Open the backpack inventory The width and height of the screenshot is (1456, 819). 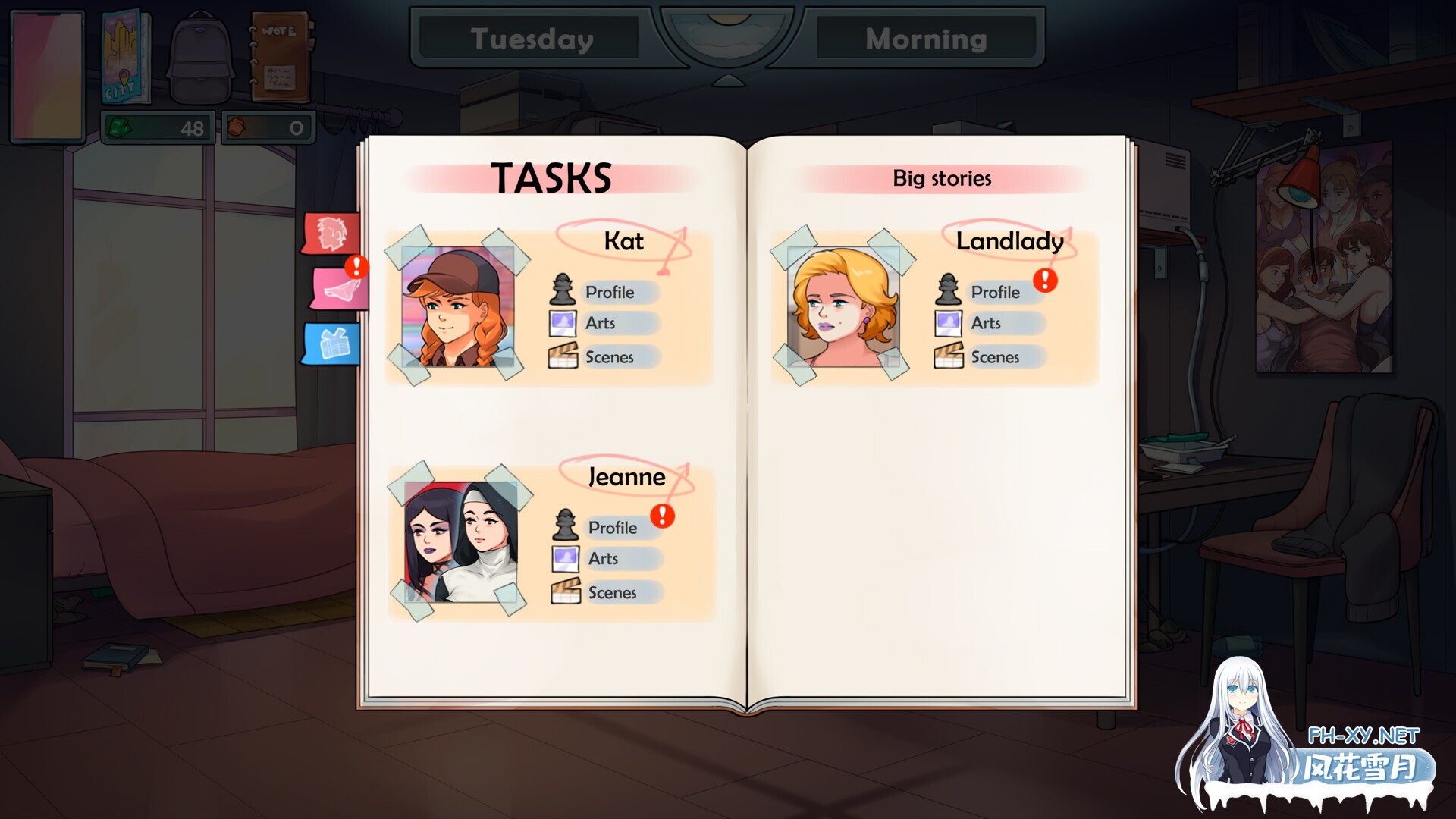point(200,58)
